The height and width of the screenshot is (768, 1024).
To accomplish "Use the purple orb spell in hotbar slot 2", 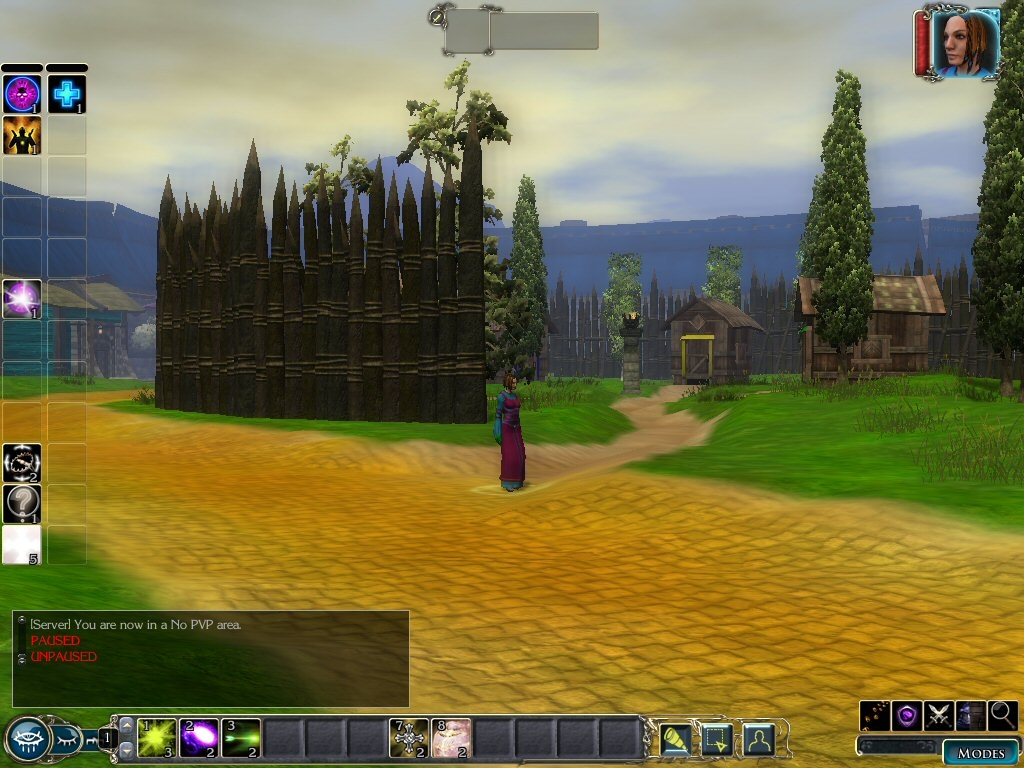I will tap(199, 738).
